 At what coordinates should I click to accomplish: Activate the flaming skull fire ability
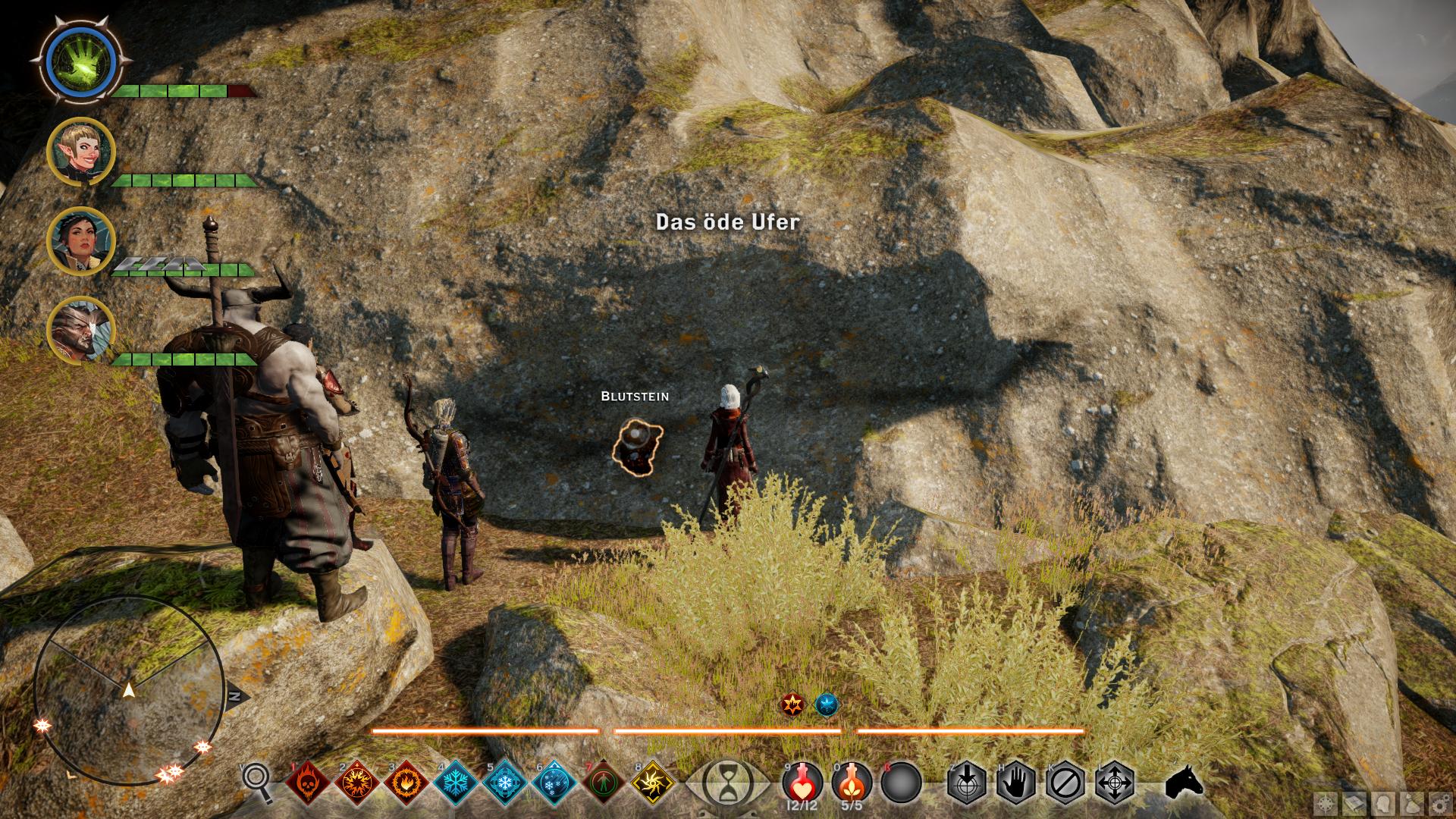(x=308, y=782)
